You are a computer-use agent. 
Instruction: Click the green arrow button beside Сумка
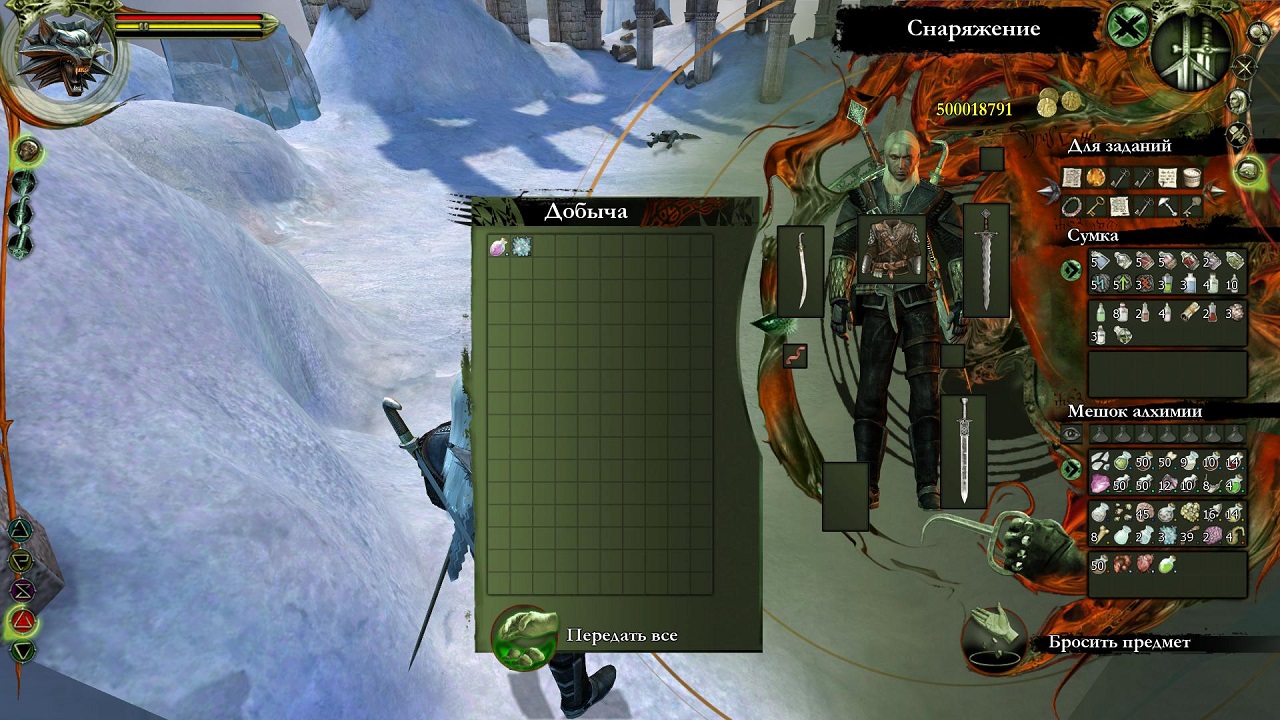pyautogui.click(x=1071, y=270)
